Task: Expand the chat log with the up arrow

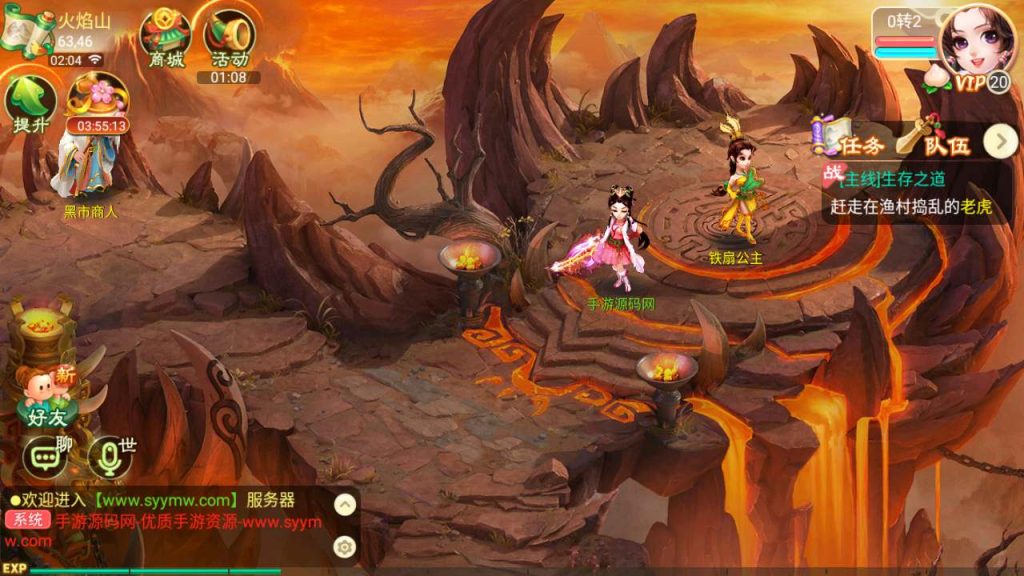Action: pyautogui.click(x=344, y=504)
